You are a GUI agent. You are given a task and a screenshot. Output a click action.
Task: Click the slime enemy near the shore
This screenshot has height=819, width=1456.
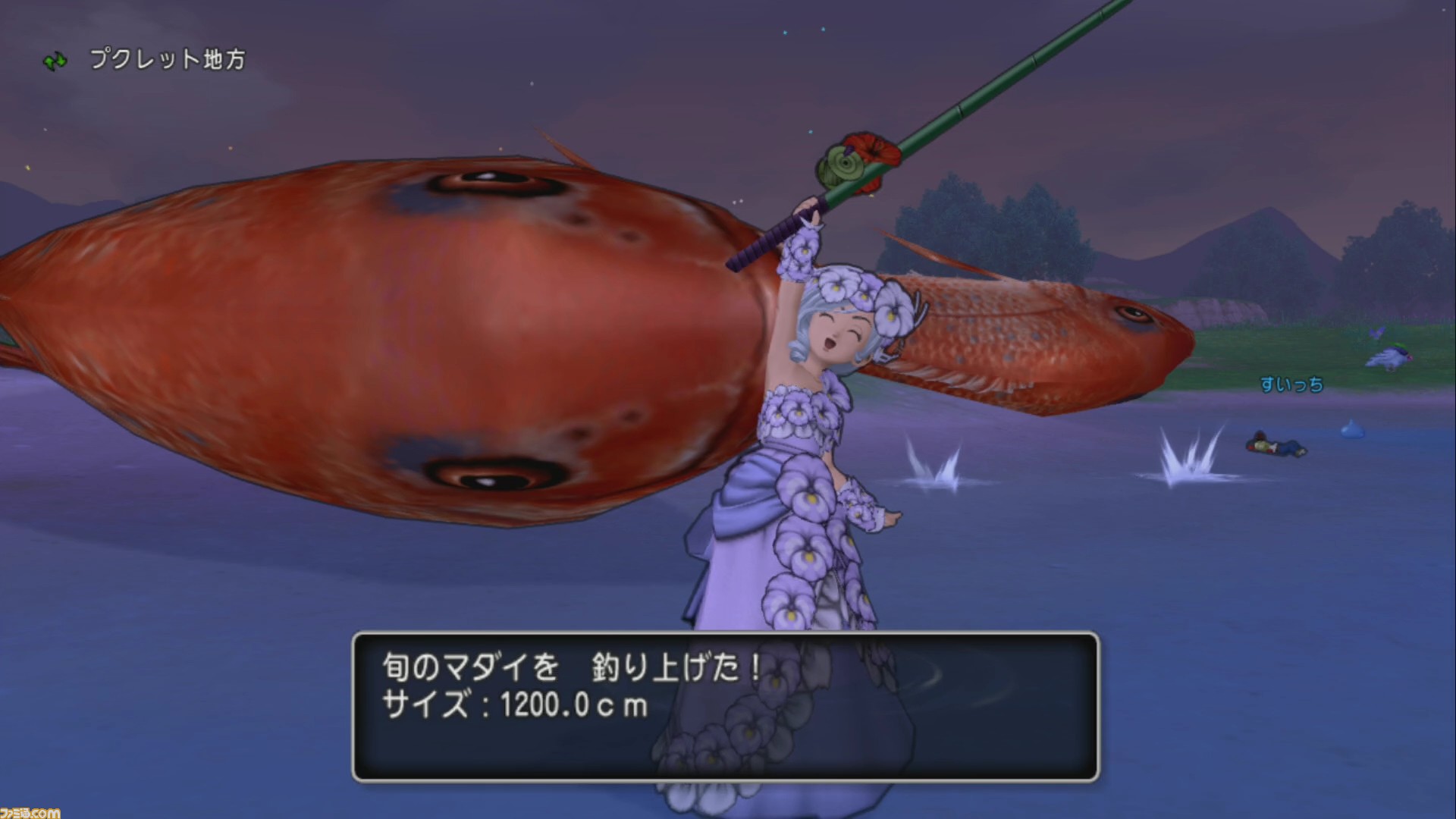pos(1352,430)
